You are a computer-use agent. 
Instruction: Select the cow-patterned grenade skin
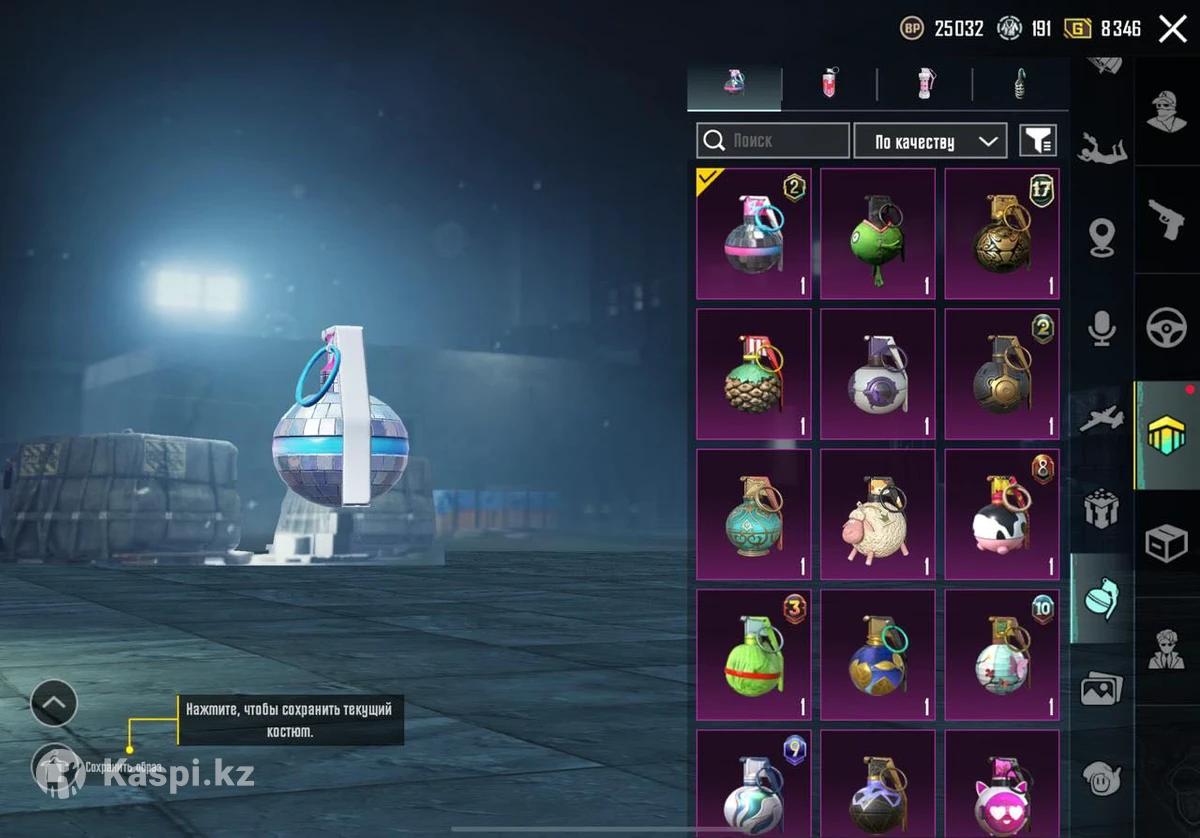pos(1002,514)
